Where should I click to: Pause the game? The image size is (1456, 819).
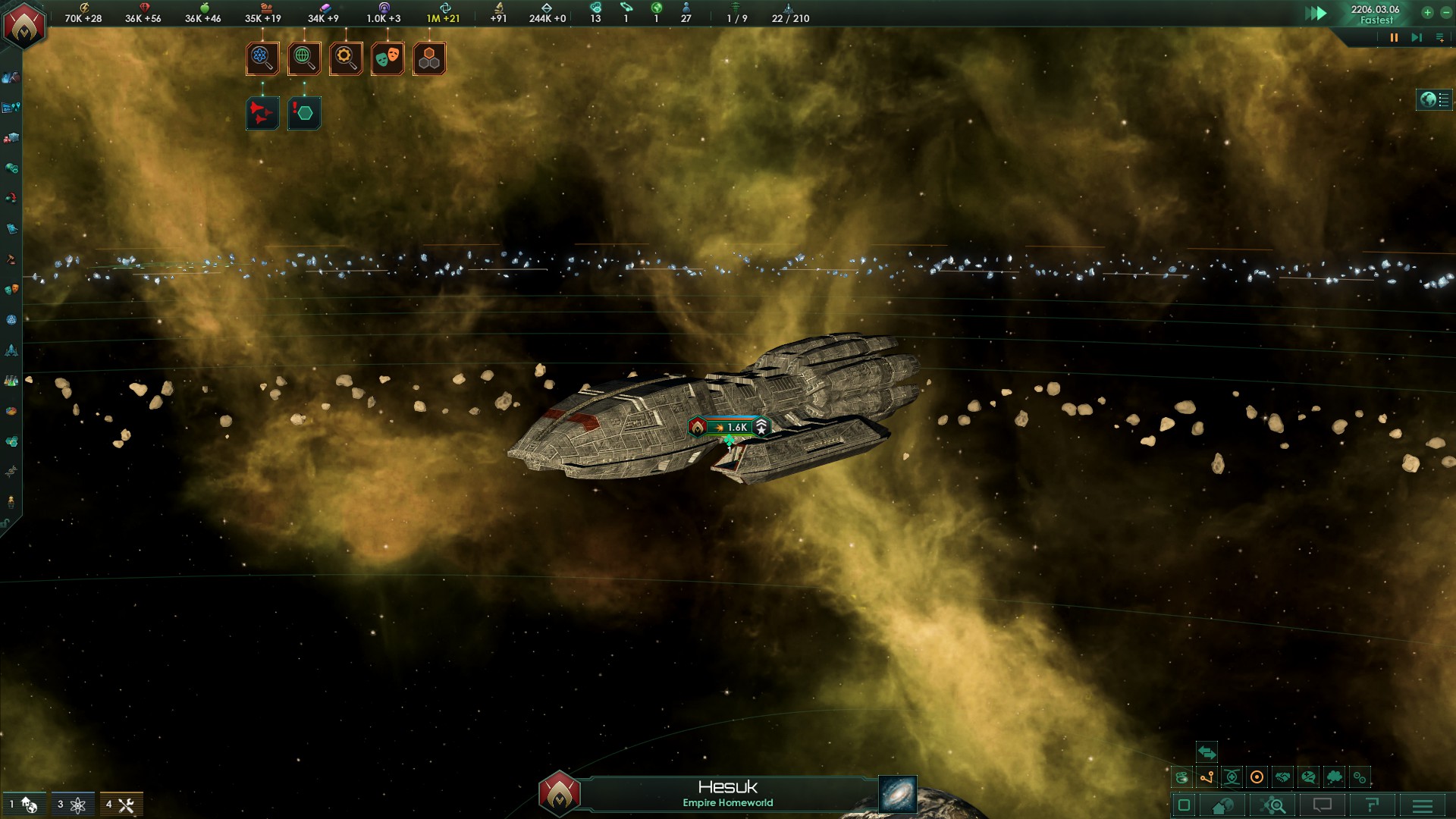[1393, 37]
